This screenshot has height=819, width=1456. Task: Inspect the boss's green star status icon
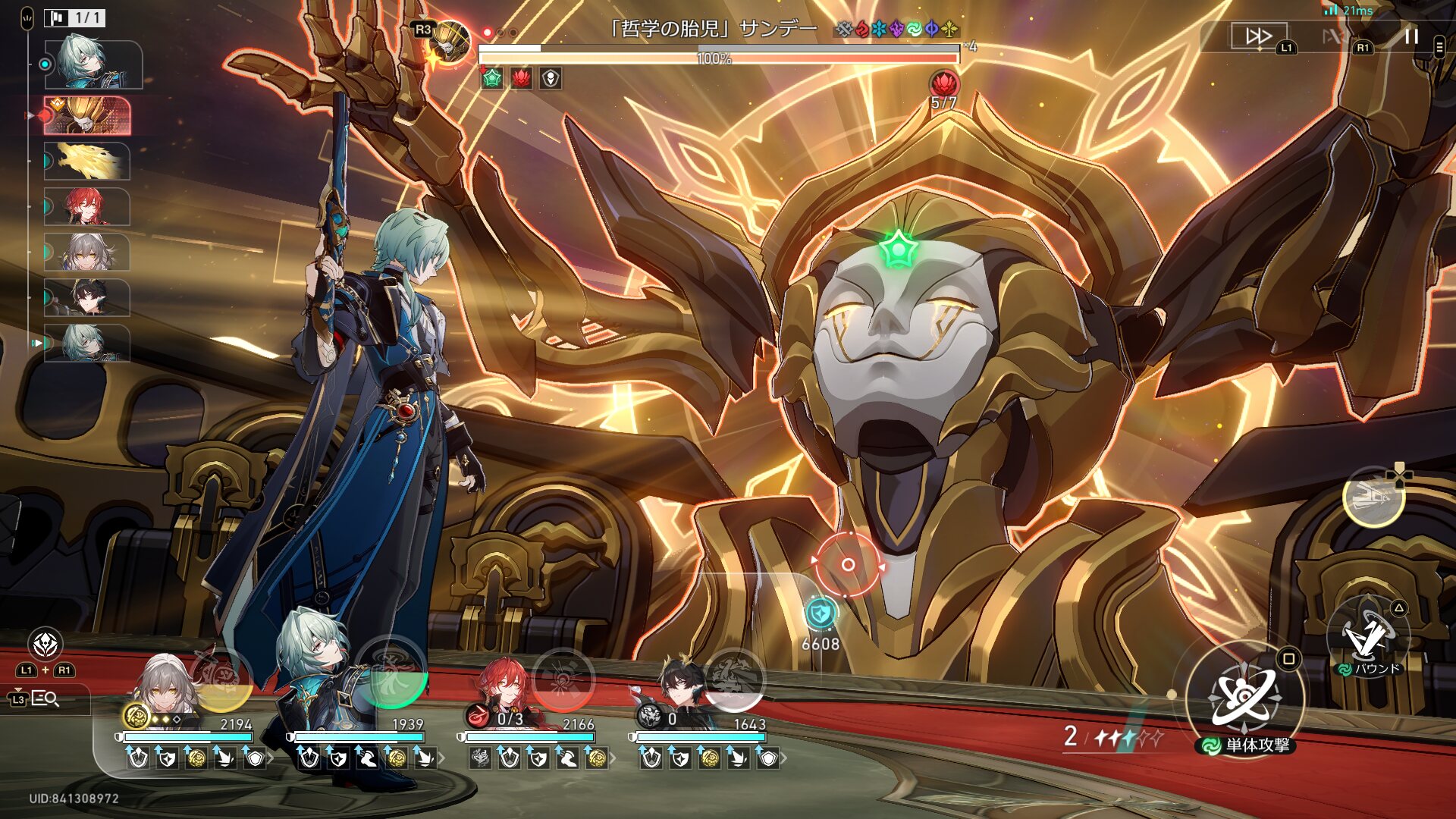tap(492, 78)
